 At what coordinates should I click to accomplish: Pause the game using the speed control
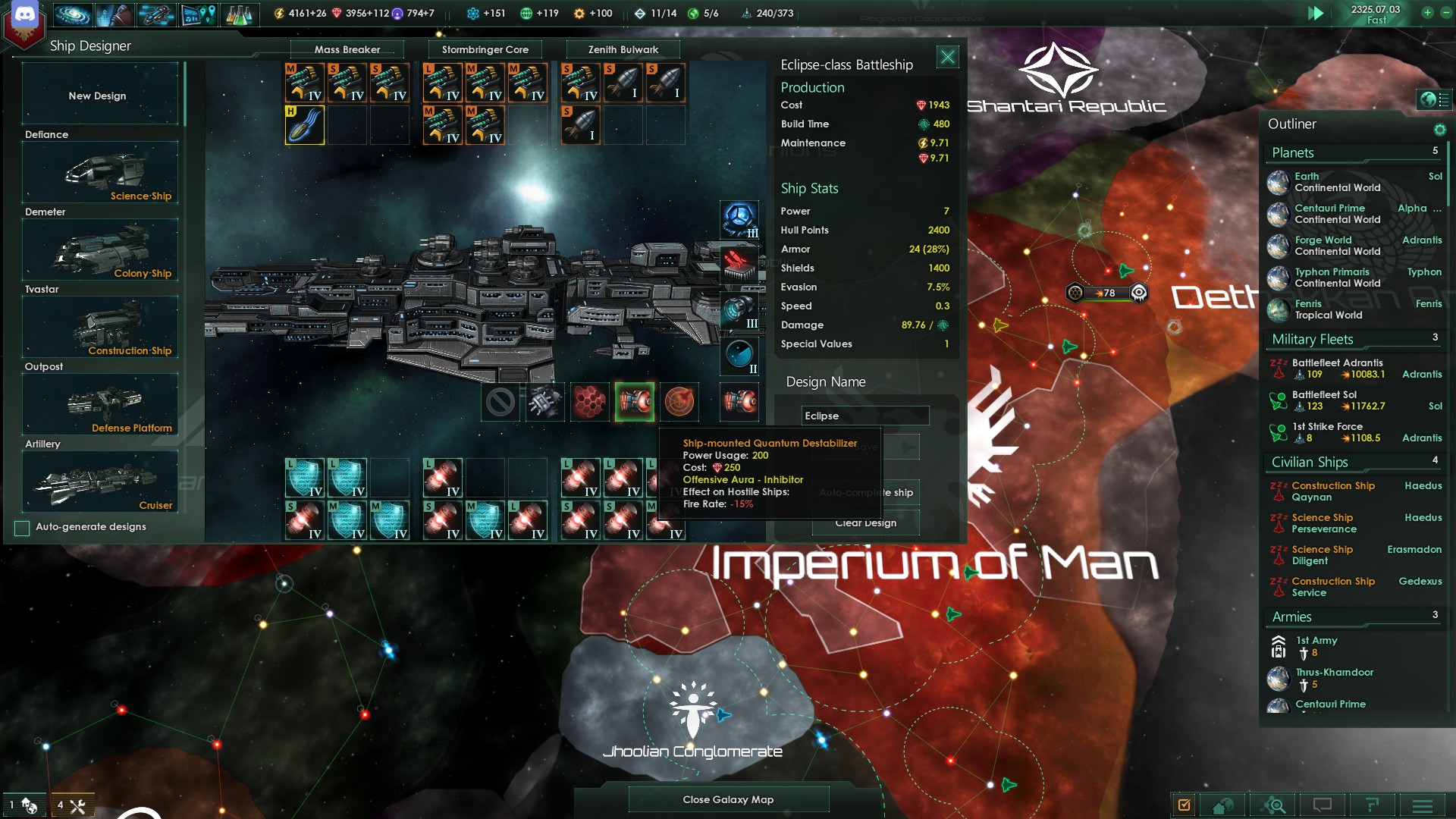coord(1317,13)
